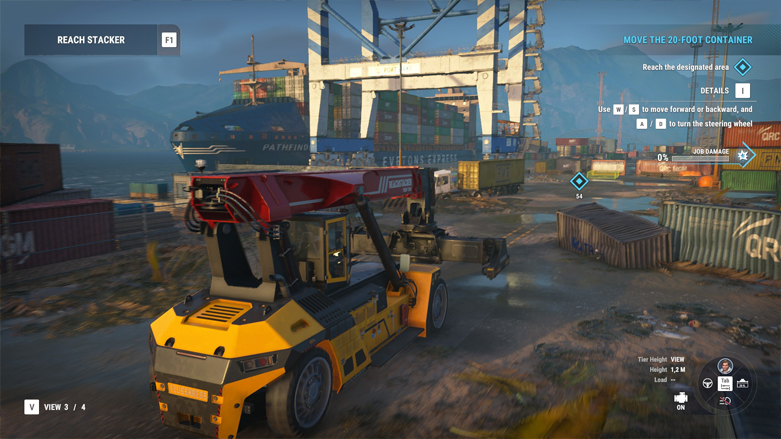
Task: Click the diamond icon beside Reach the designated area
Action: click(742, 67)
